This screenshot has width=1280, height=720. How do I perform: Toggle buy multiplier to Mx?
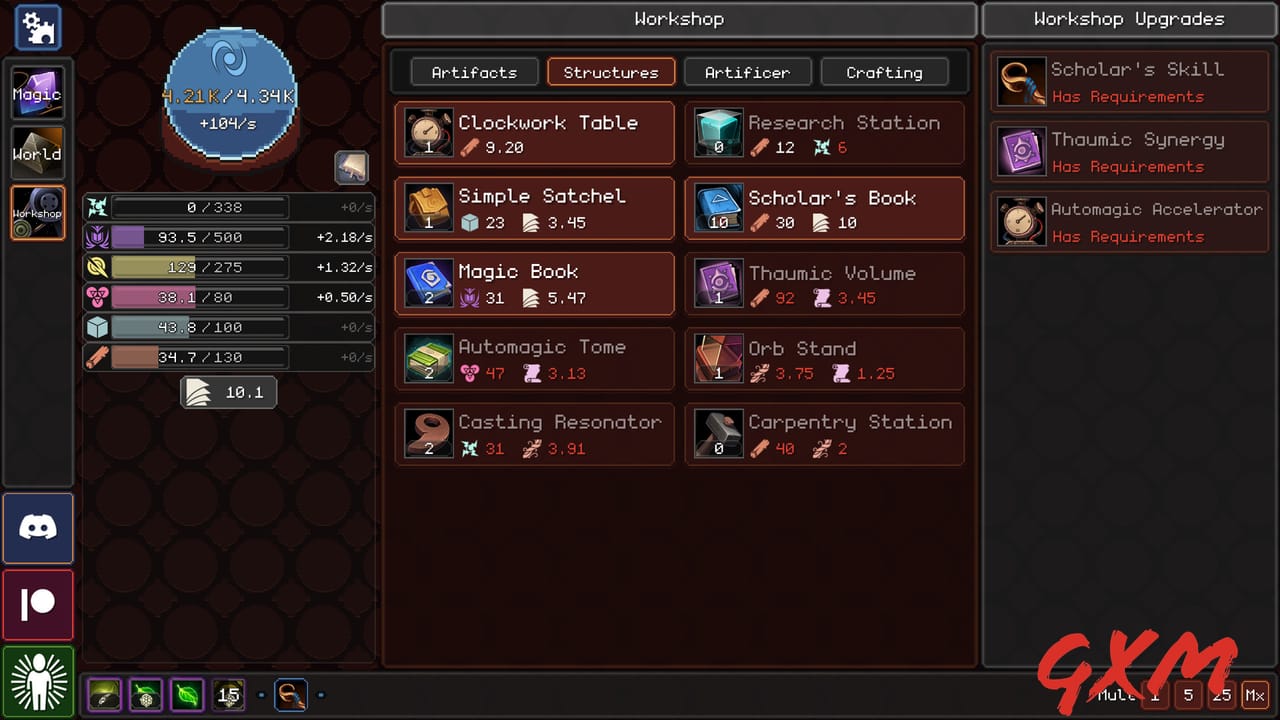click(1256, 694)
